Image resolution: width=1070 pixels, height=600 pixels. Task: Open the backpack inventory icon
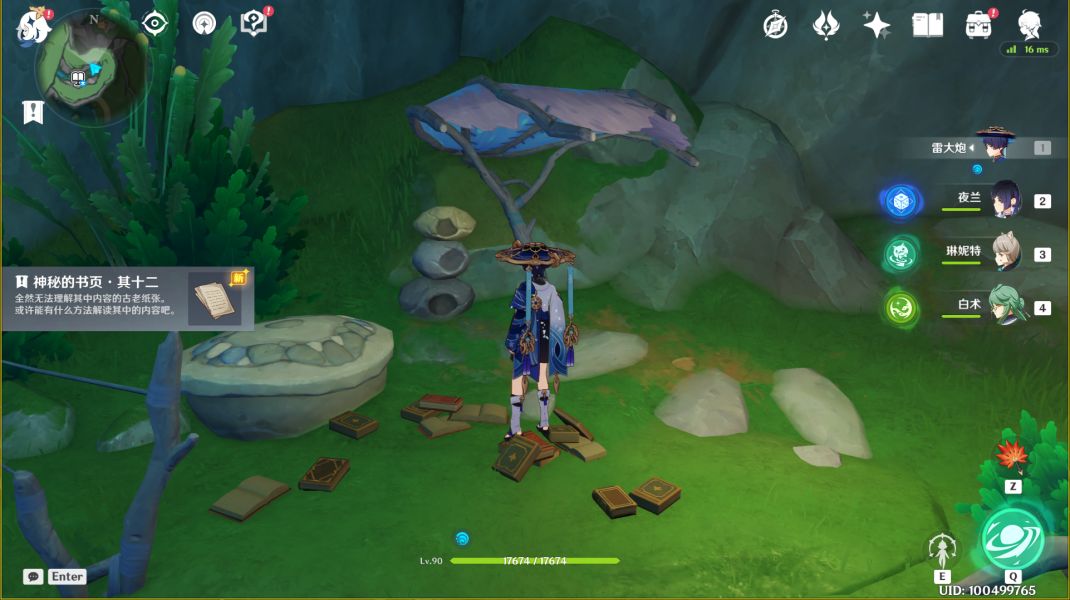pyautogui.click(x=978, y=25)
